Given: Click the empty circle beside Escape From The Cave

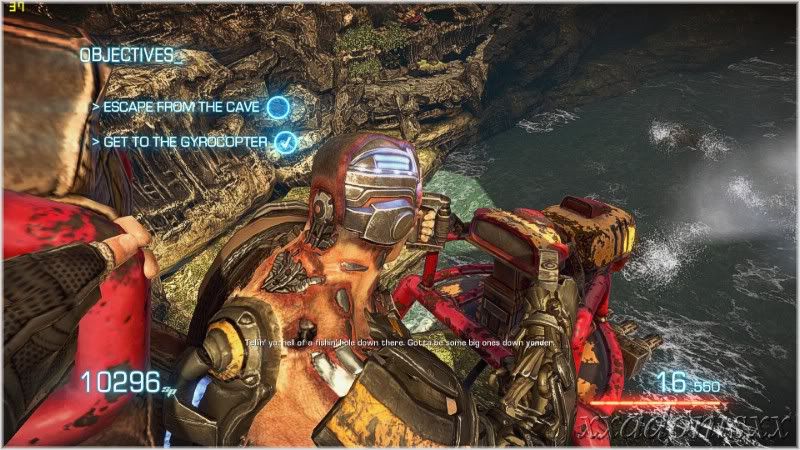Looking at the screenshot, I should click(279, 106).
